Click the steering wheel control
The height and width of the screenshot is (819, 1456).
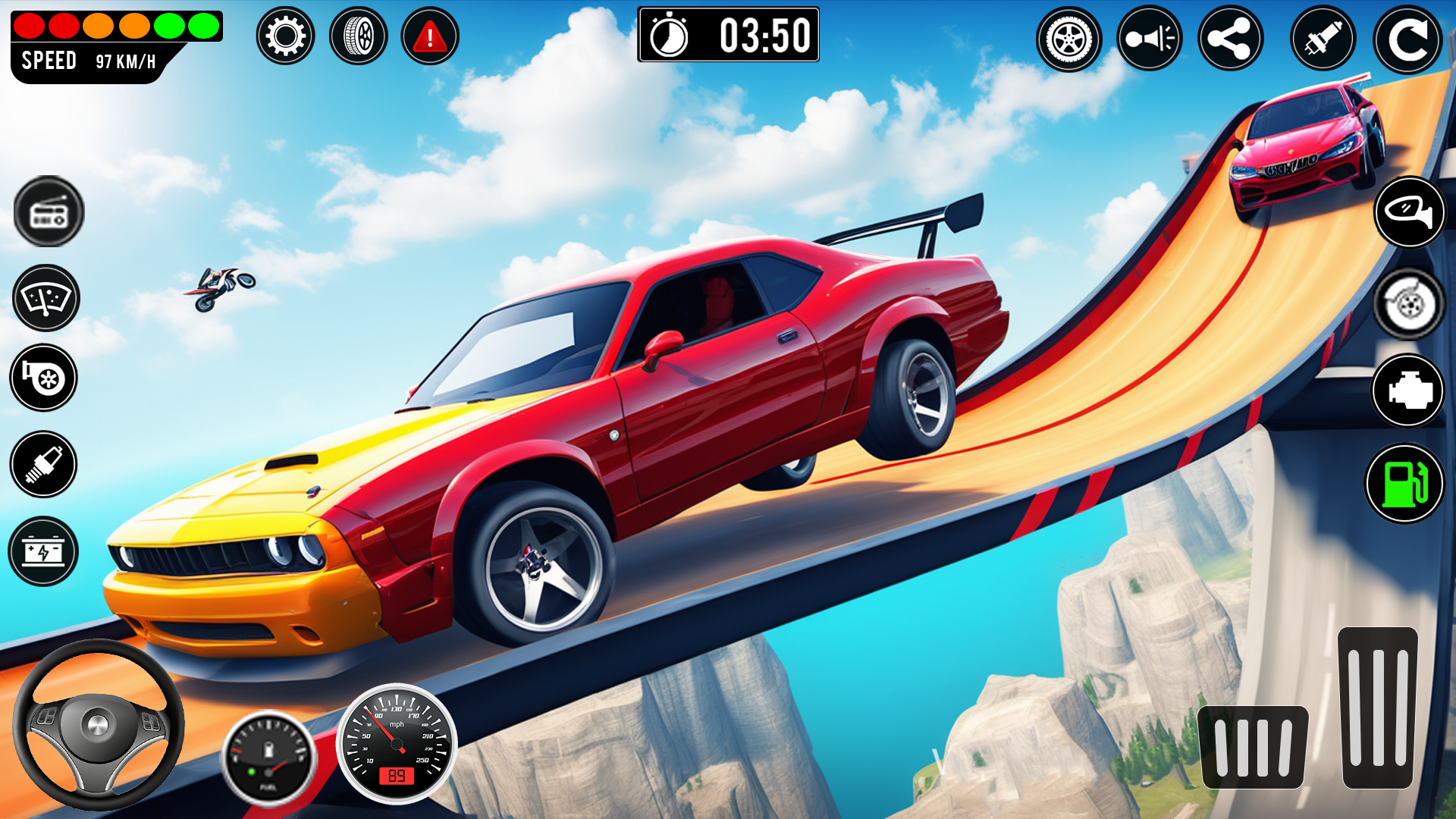tap(99, 726)
